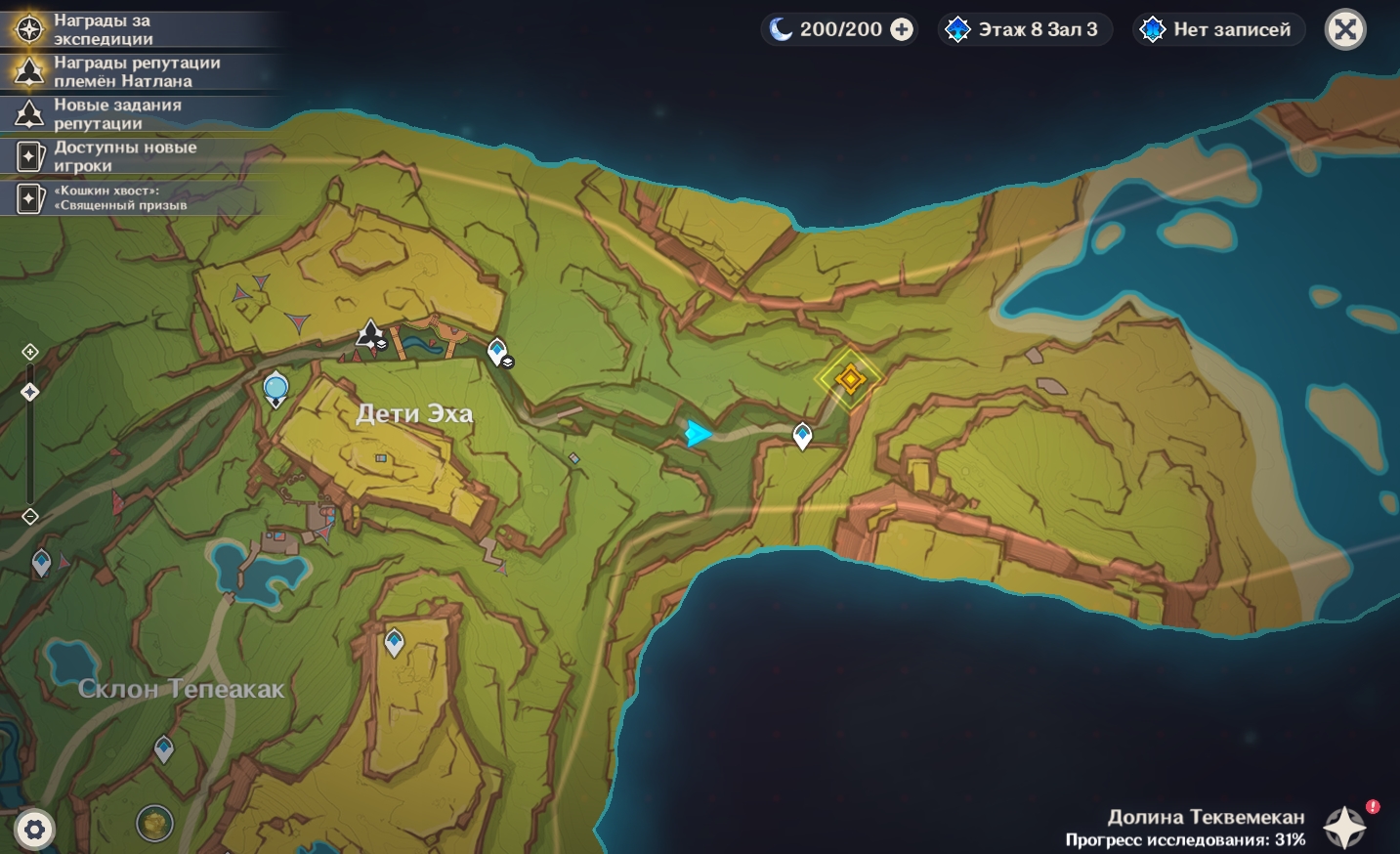
Task: Zoom out using the map slider bottom button
Action: [30, 517]
